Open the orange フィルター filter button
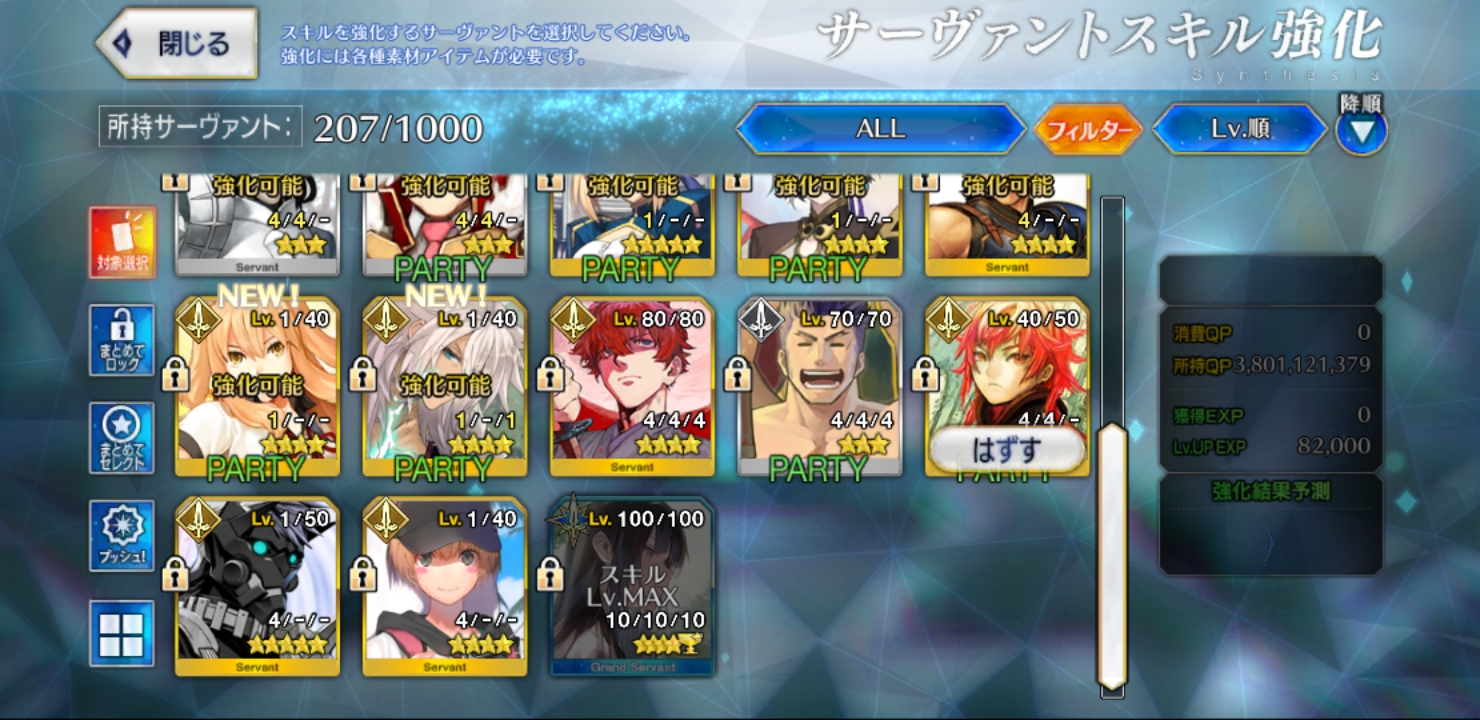1480x720 pixels. pos(1088,130)
